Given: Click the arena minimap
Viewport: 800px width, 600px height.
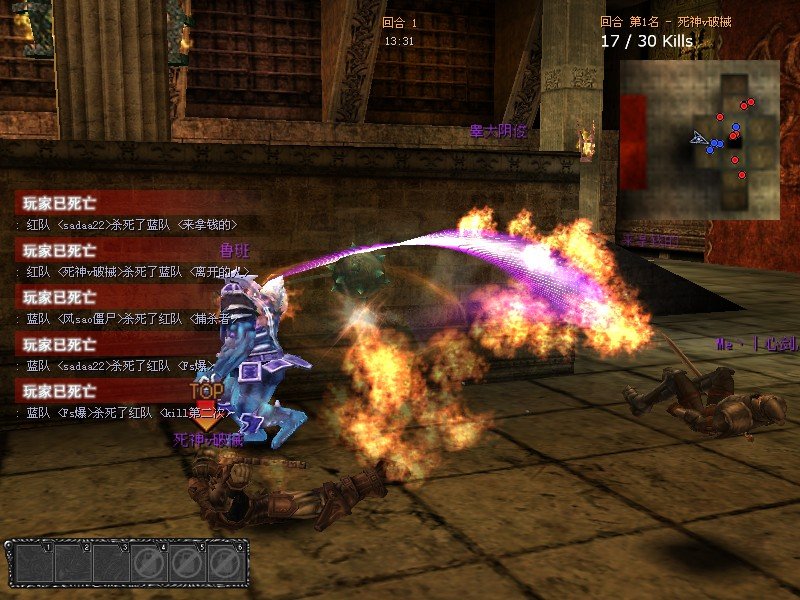Looking at the screenshot, I should [x=698, y=139].
